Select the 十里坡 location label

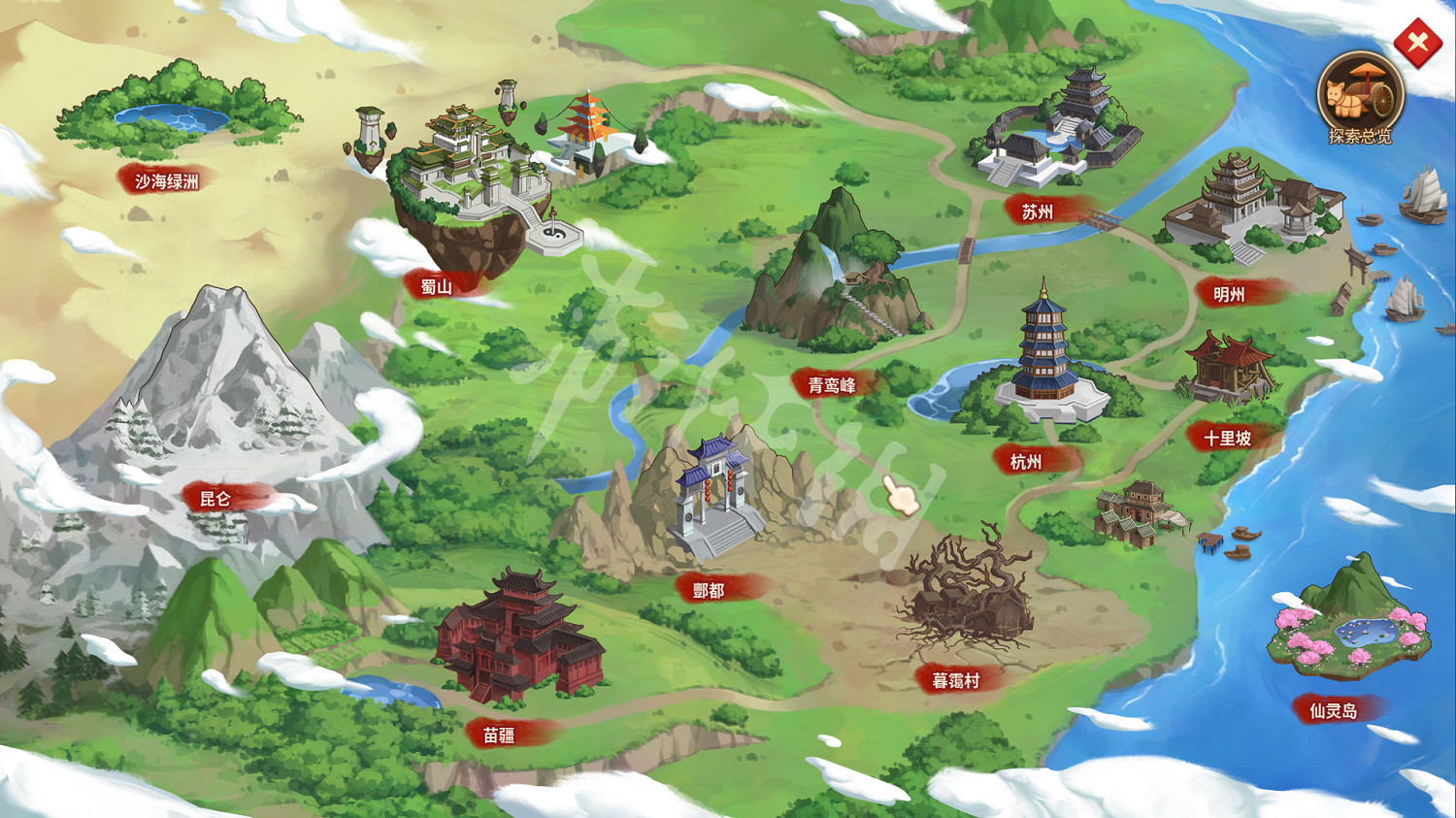1228,437
